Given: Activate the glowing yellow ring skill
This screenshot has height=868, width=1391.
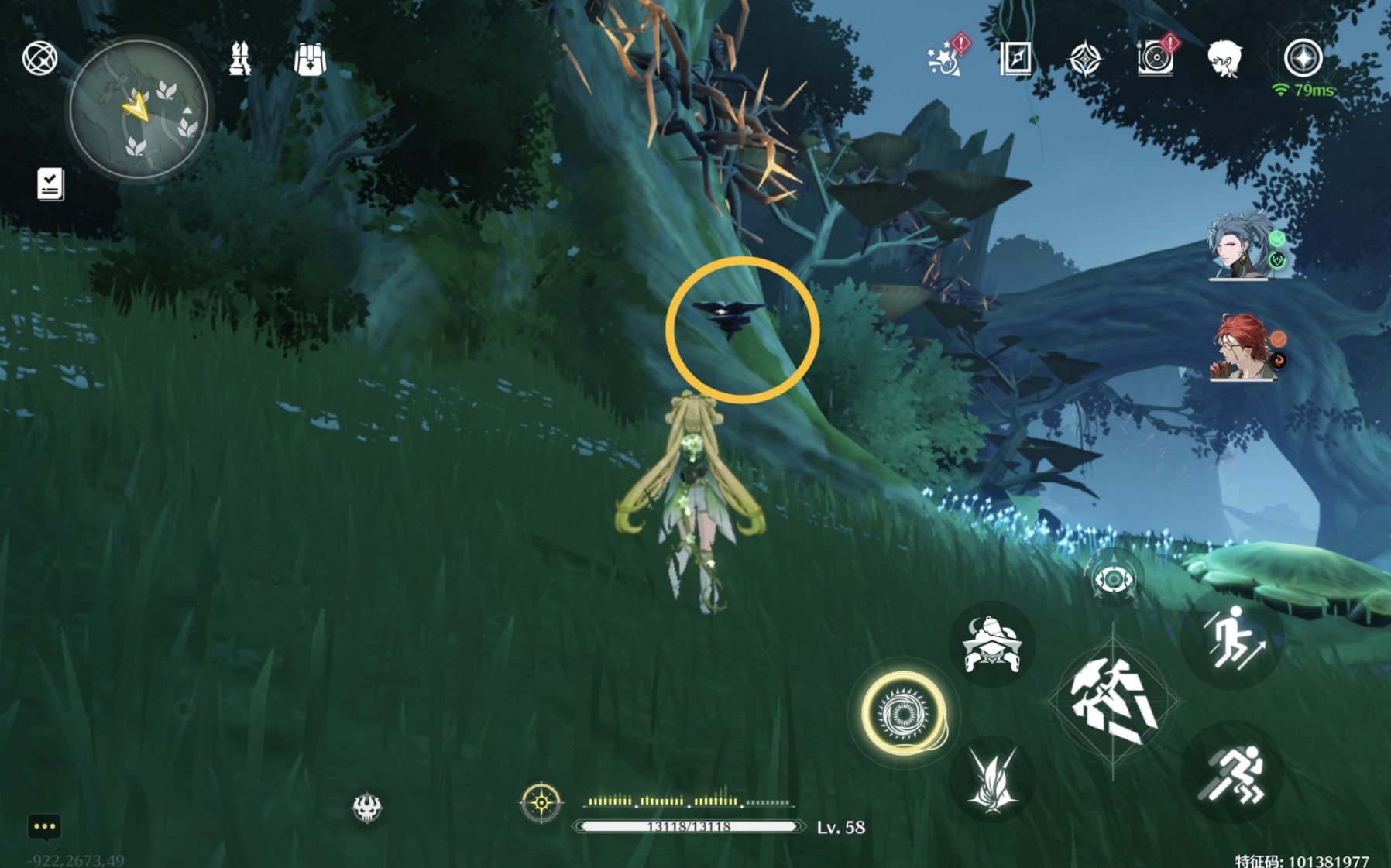Looking at the screenshot, I should (x=904, y=712).
